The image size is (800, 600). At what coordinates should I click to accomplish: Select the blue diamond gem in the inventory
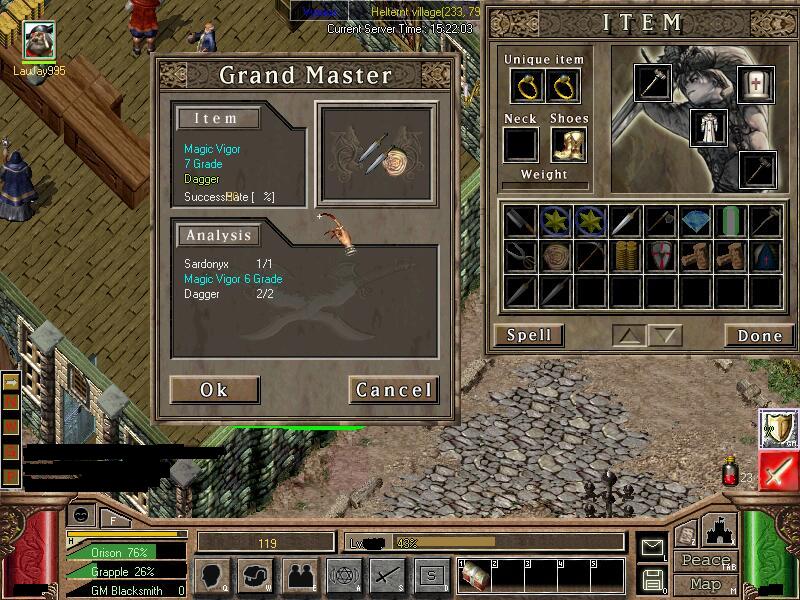click(x=695, y=222)
